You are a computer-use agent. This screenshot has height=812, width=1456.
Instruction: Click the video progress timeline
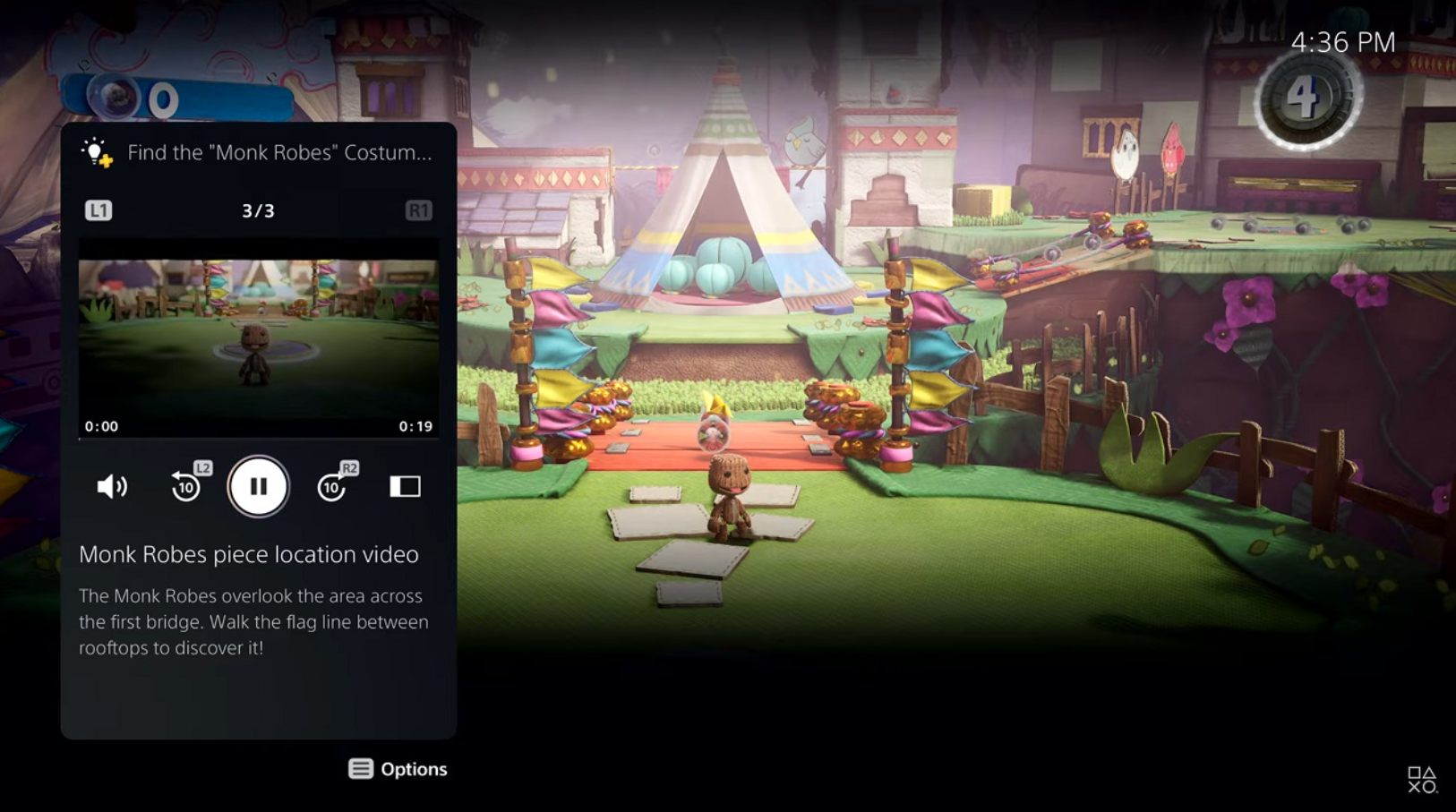click(x=259, y=440)
